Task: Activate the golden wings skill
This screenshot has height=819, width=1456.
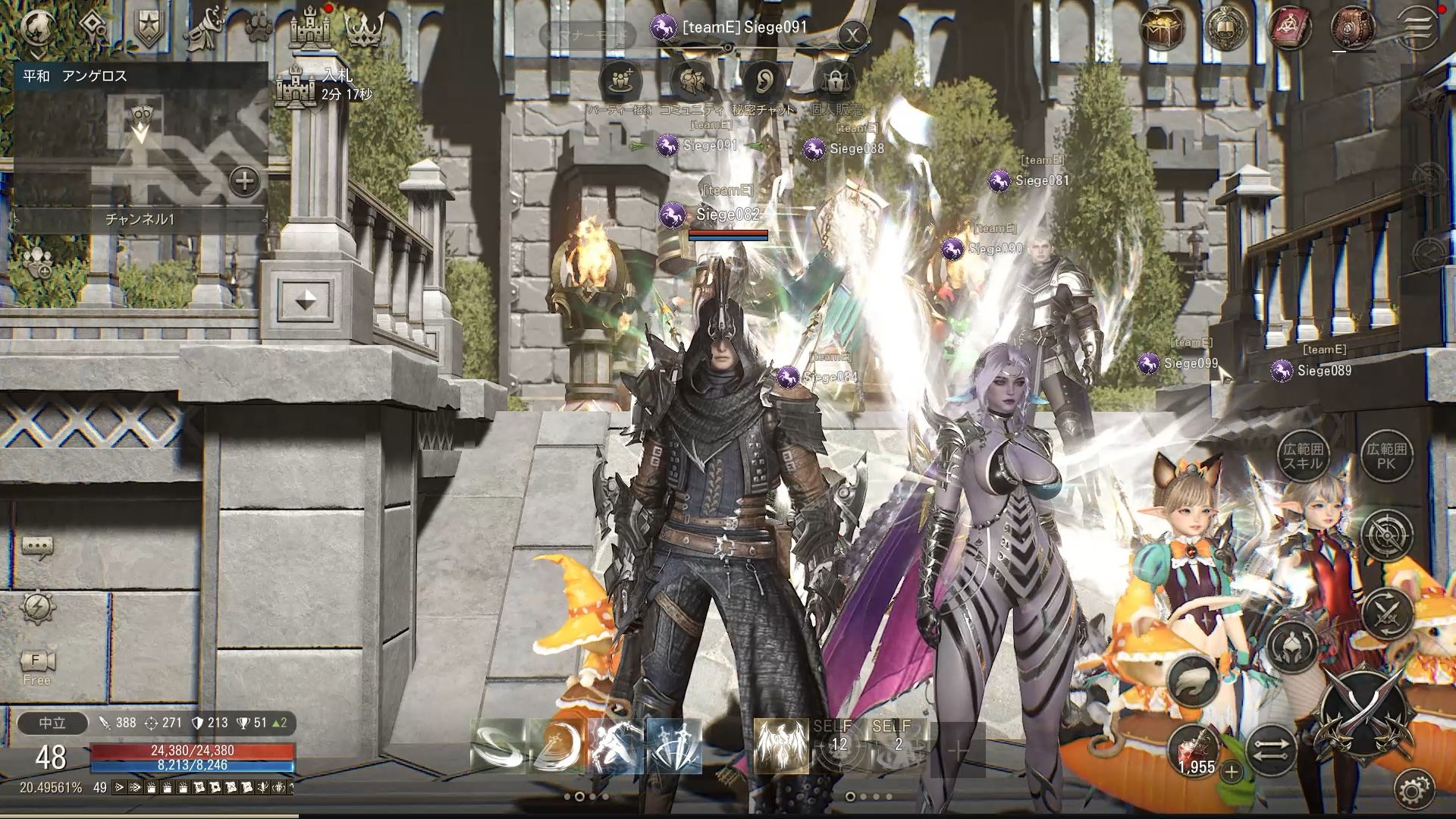Action: (x=781, y=746)
